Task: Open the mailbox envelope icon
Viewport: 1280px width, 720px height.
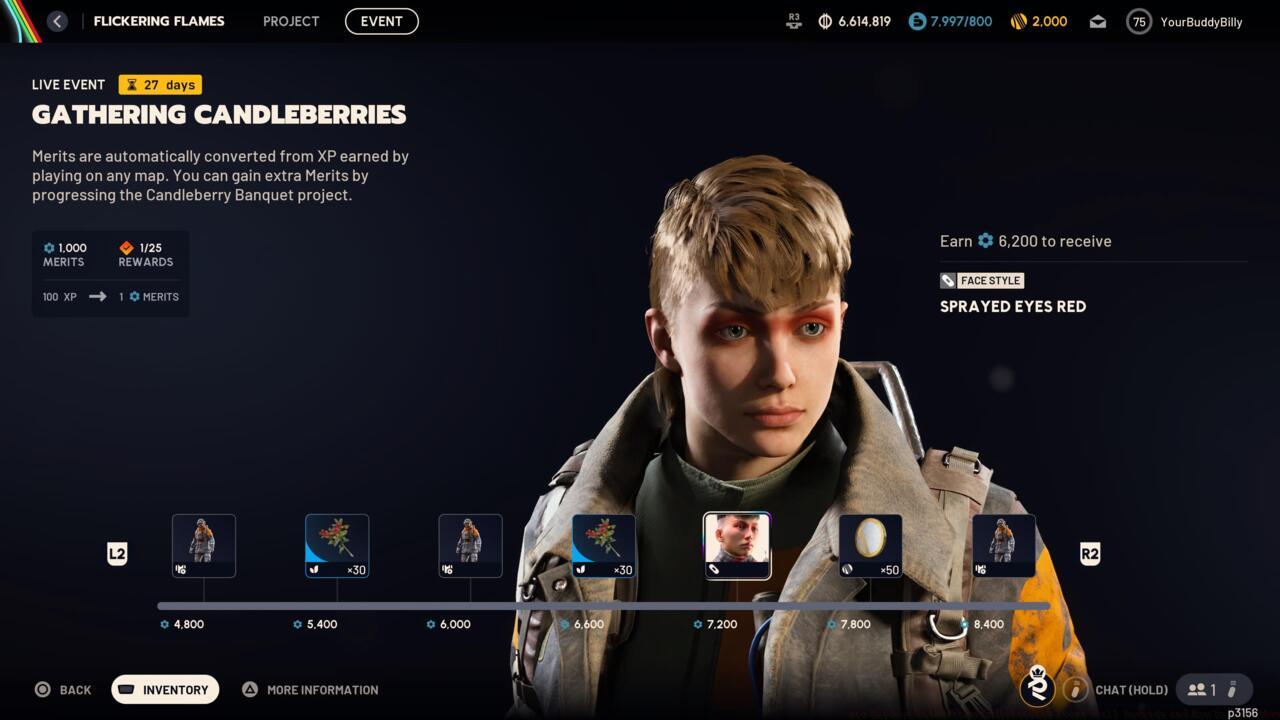Action: (x=1097, y=22)
